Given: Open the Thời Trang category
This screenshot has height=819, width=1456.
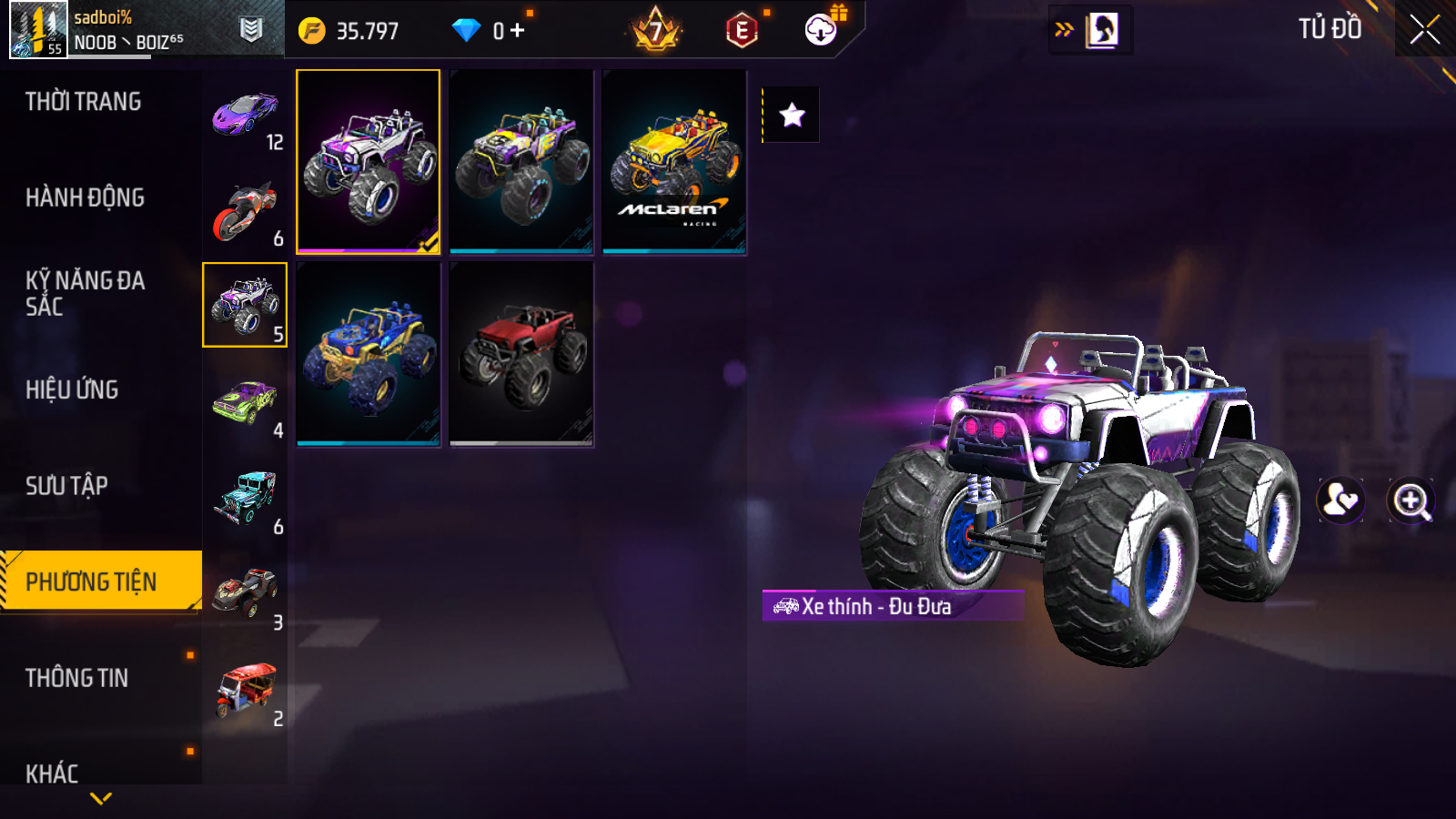Looking at the screenshot, I should tap(83, 102).
